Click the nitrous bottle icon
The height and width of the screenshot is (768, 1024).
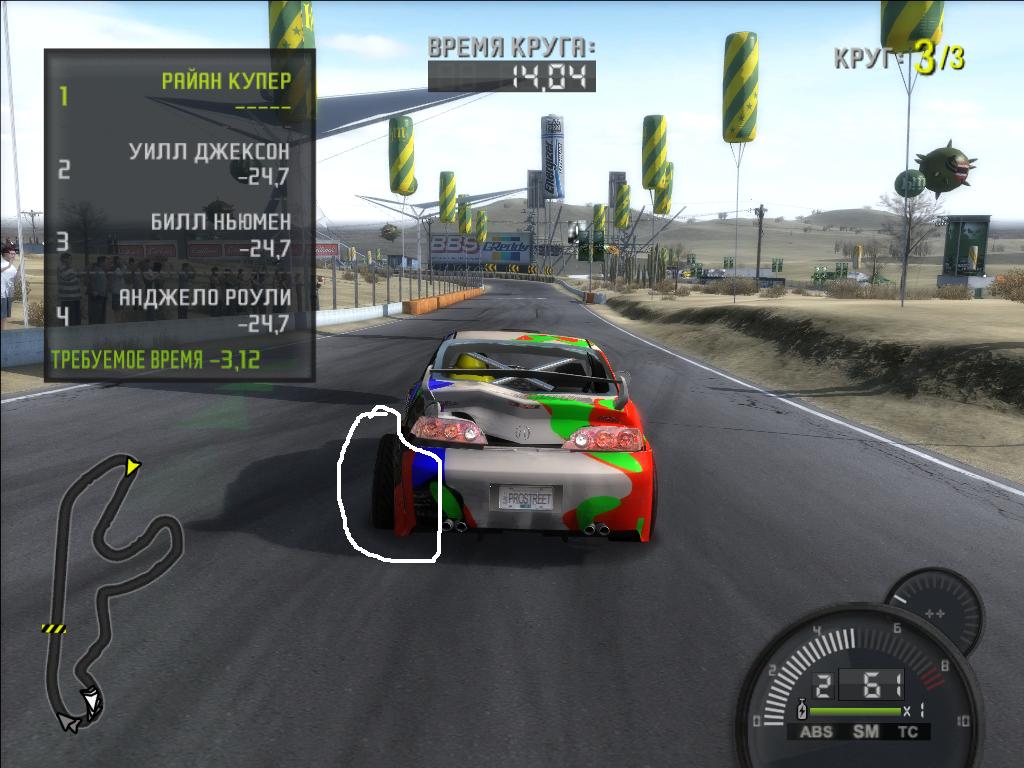800,712
